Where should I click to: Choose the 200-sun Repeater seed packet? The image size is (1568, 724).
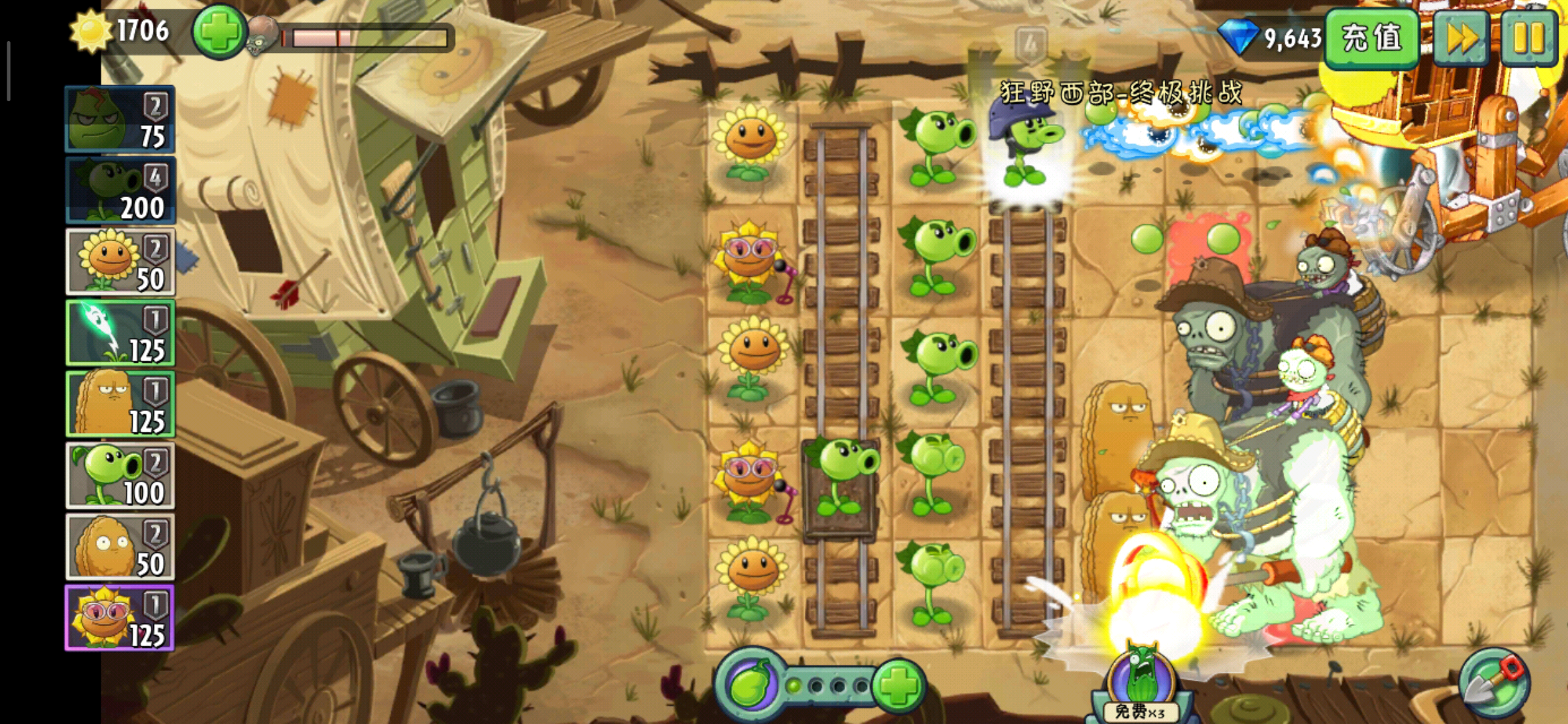point(120,191)
